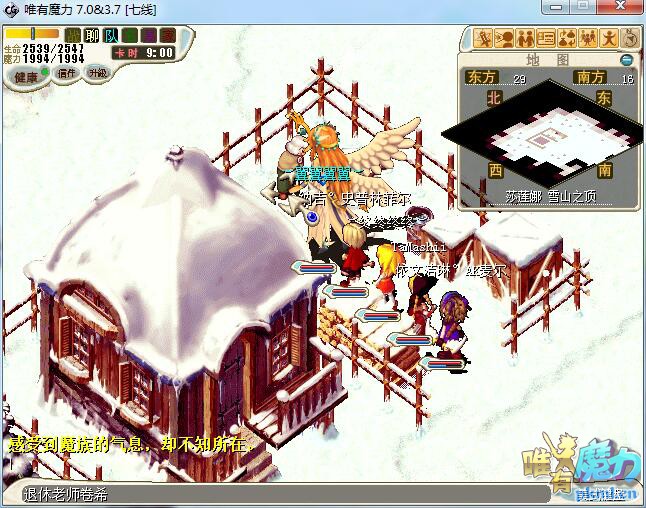646x508 pixels.
Task: Close the game window
Action: 622,8
